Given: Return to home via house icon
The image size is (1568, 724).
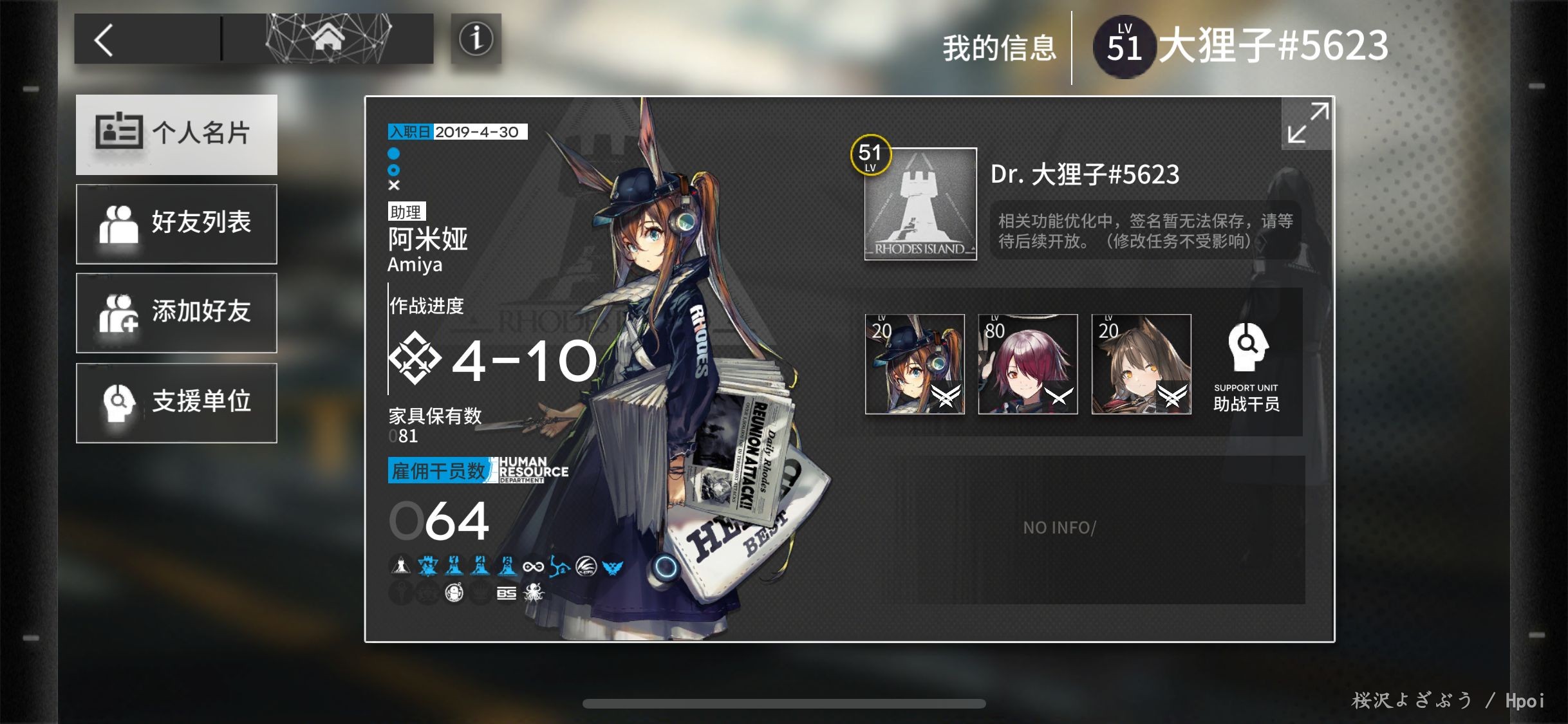Looking at the screenshot, I should 328,39.
